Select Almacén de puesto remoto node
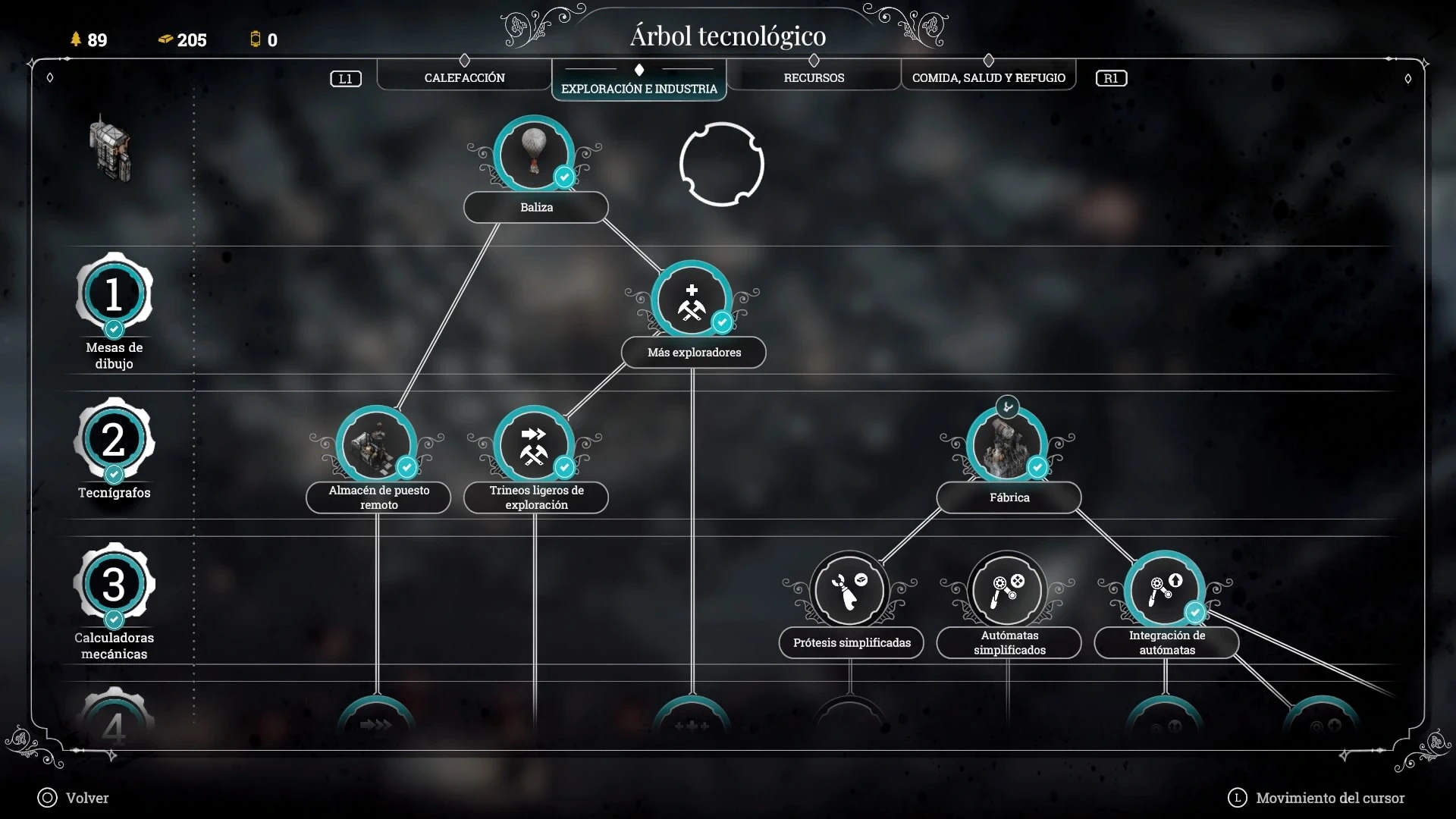Screen dimensions: 1456x819 coord(376,446)
